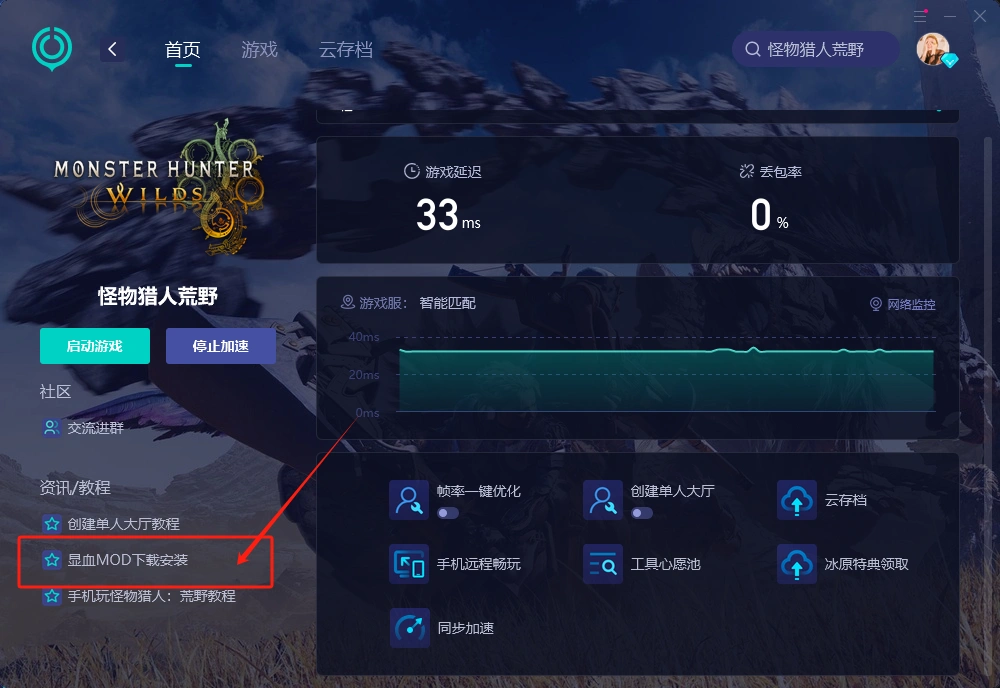Click the search box for 怪物猎人荒野

coord(815,49)
